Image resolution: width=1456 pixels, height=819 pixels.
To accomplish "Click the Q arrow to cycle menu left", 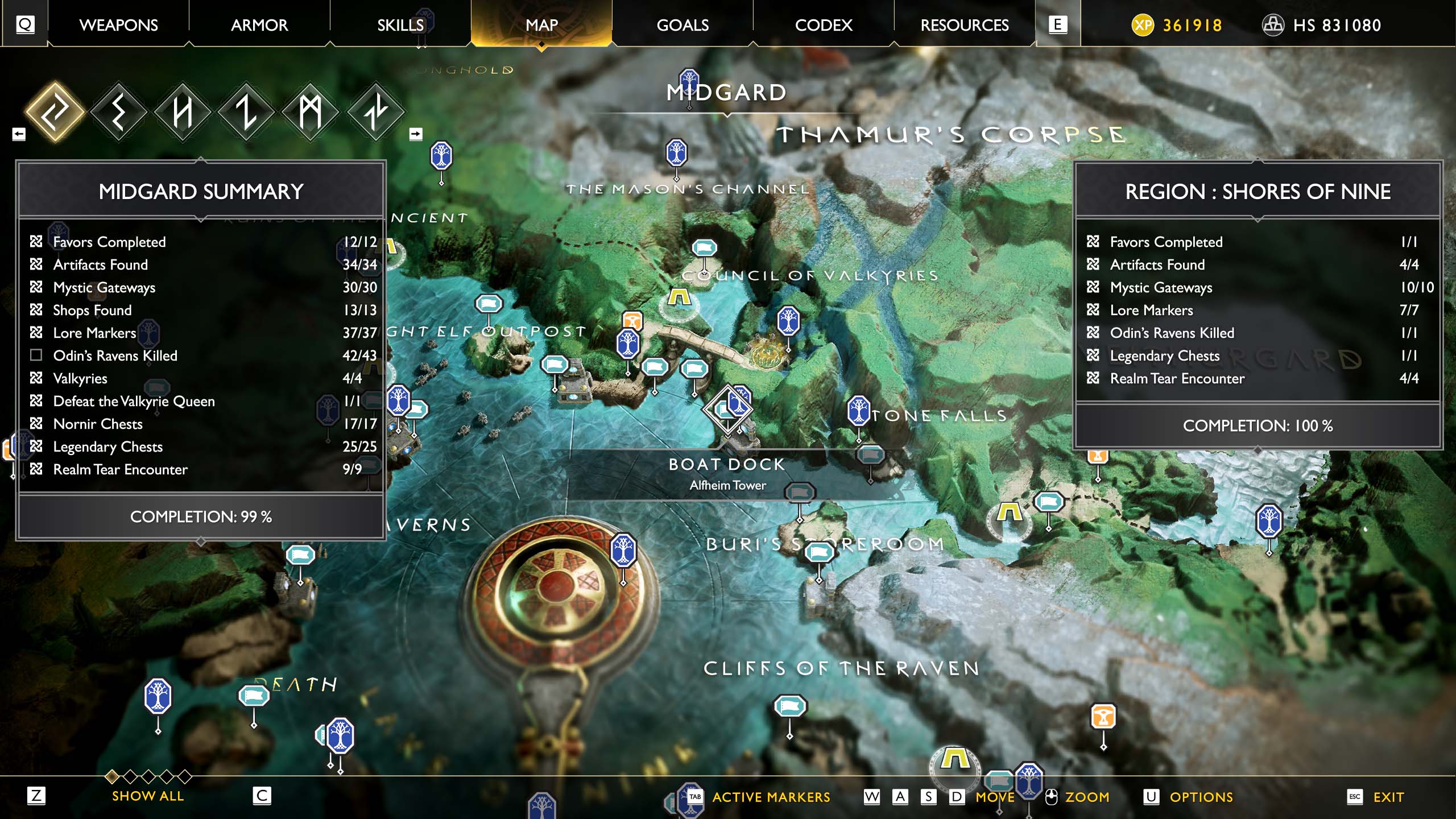I will [24, 24].
